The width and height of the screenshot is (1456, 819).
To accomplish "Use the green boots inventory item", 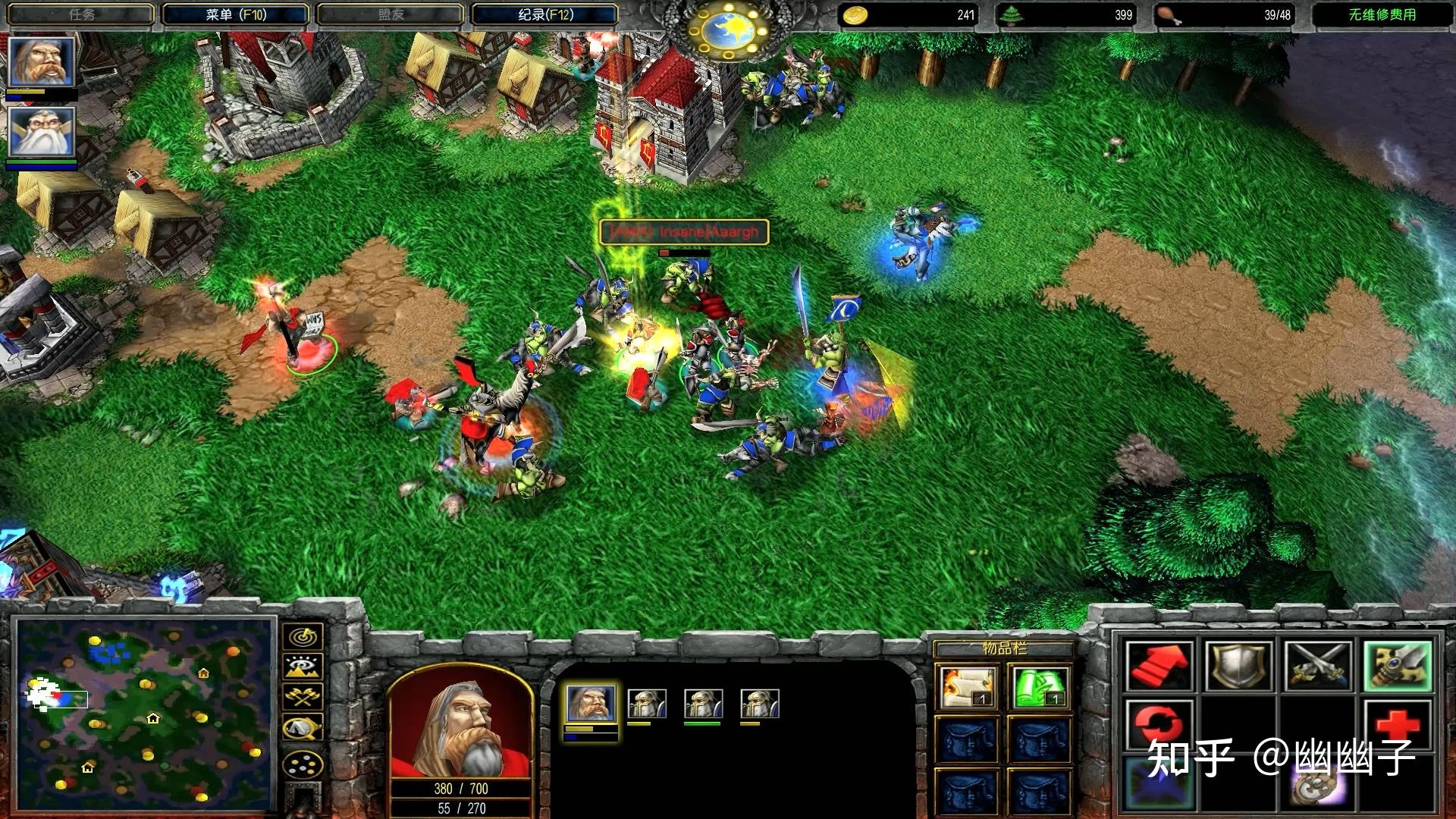I will pos(1040,686).
